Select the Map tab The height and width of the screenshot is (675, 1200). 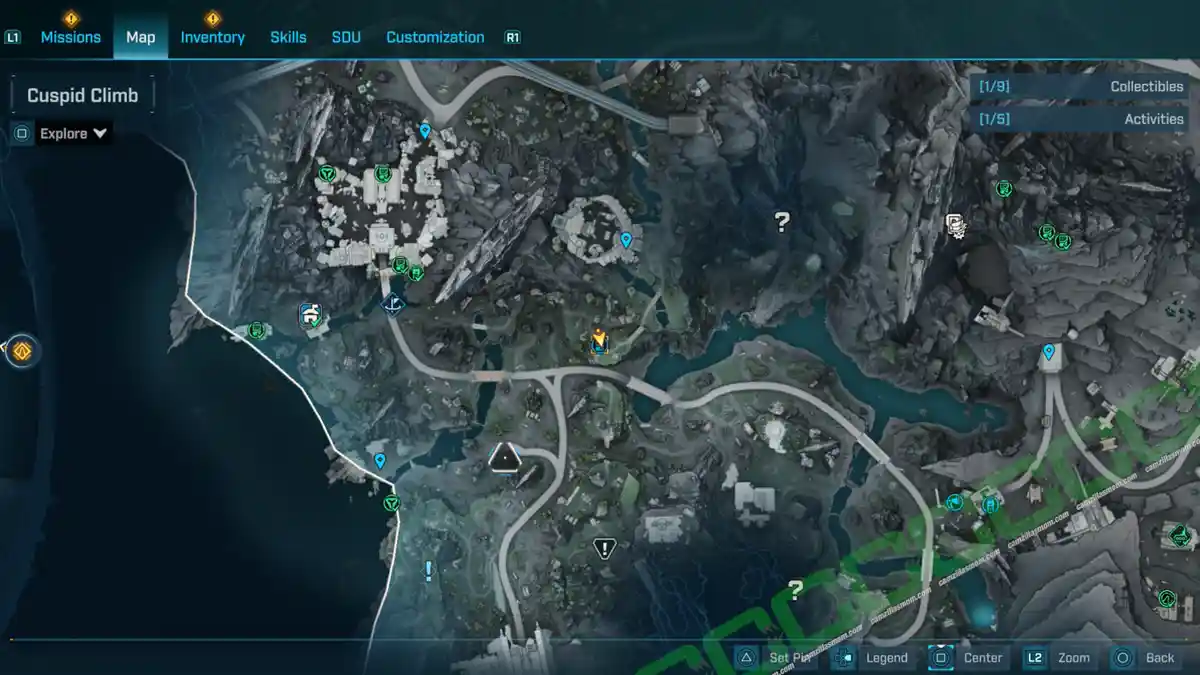coord(140,37)
